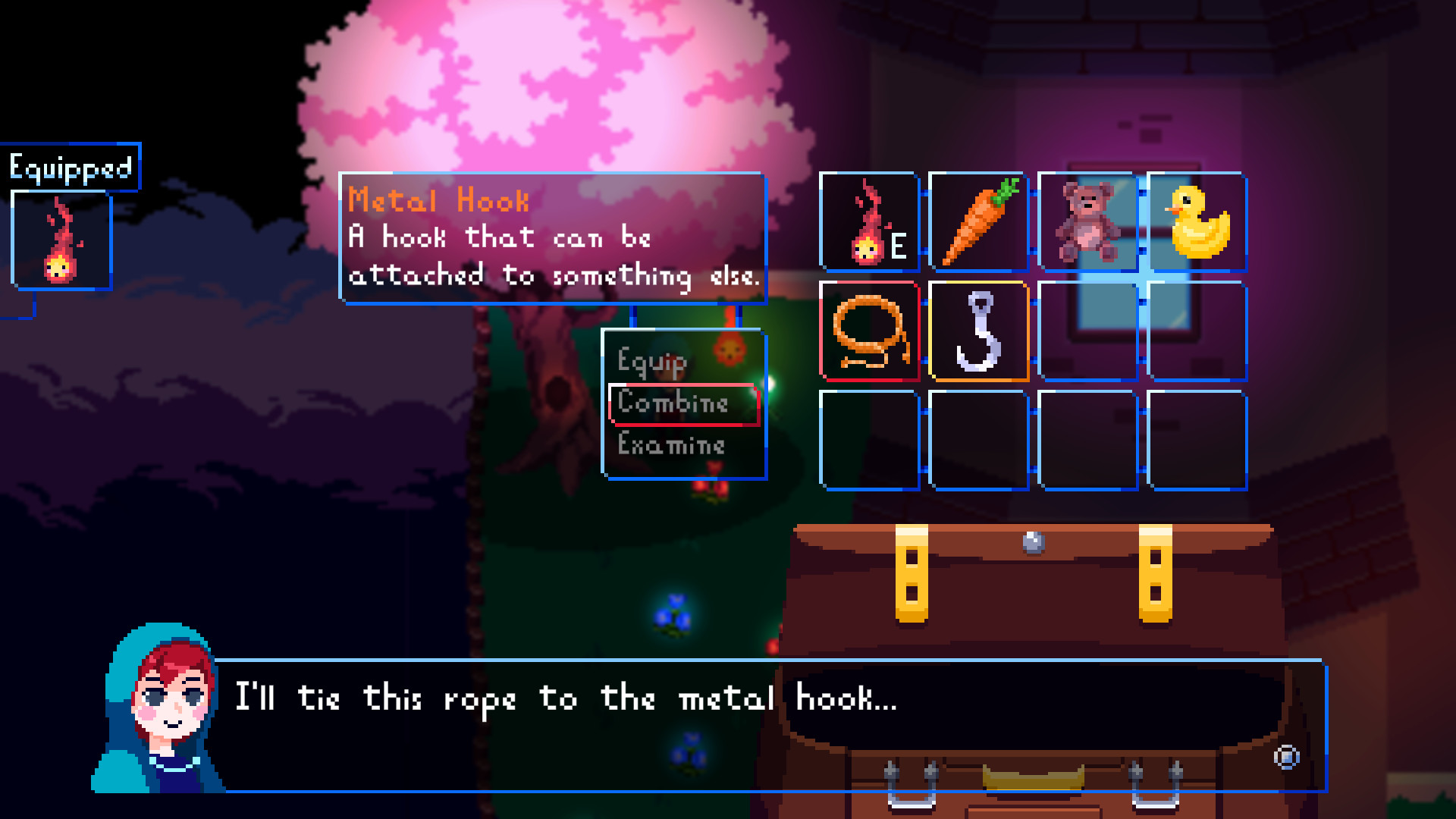Viewport: 1456px width, 819px height.
Task: Click the Metal Hook description tooltip
Action: pyautogui.click(x=552, y=239)
